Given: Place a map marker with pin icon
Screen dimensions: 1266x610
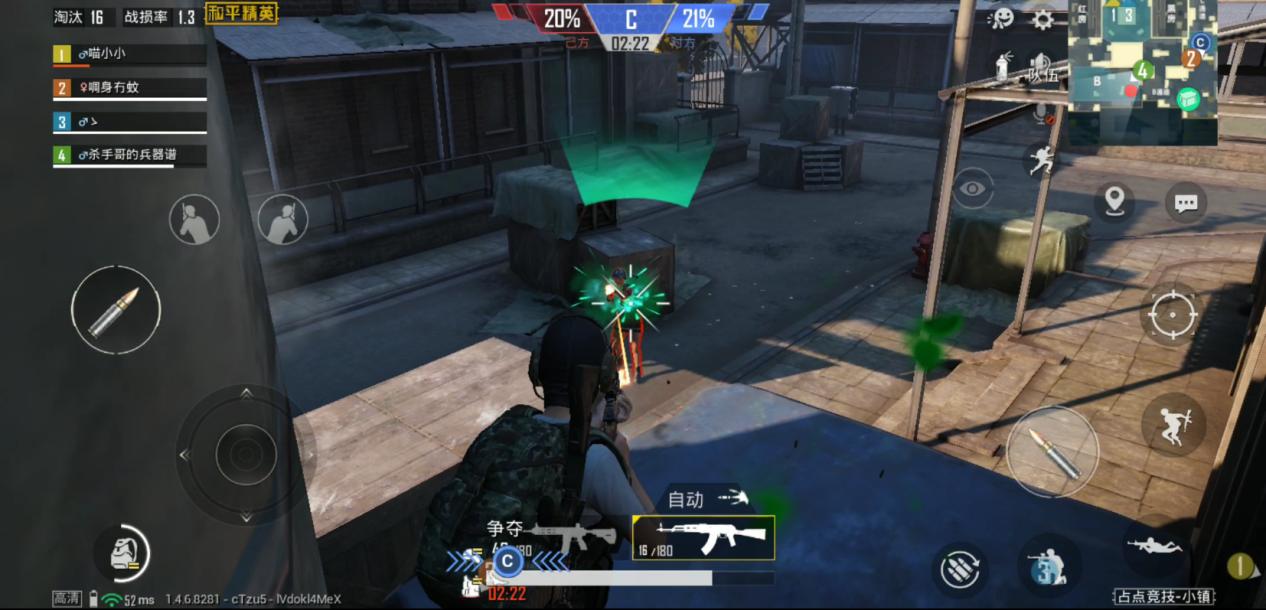Looking at the screenshot, I should click(1114, 202).
